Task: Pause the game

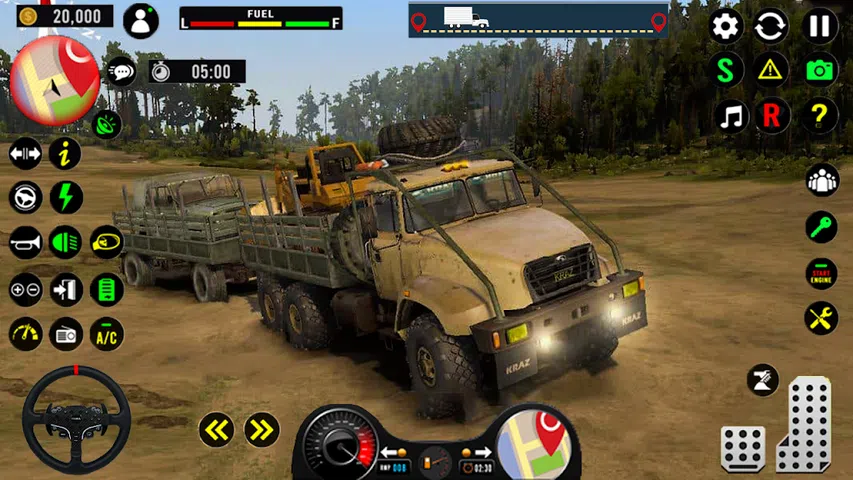Action: 820,26
